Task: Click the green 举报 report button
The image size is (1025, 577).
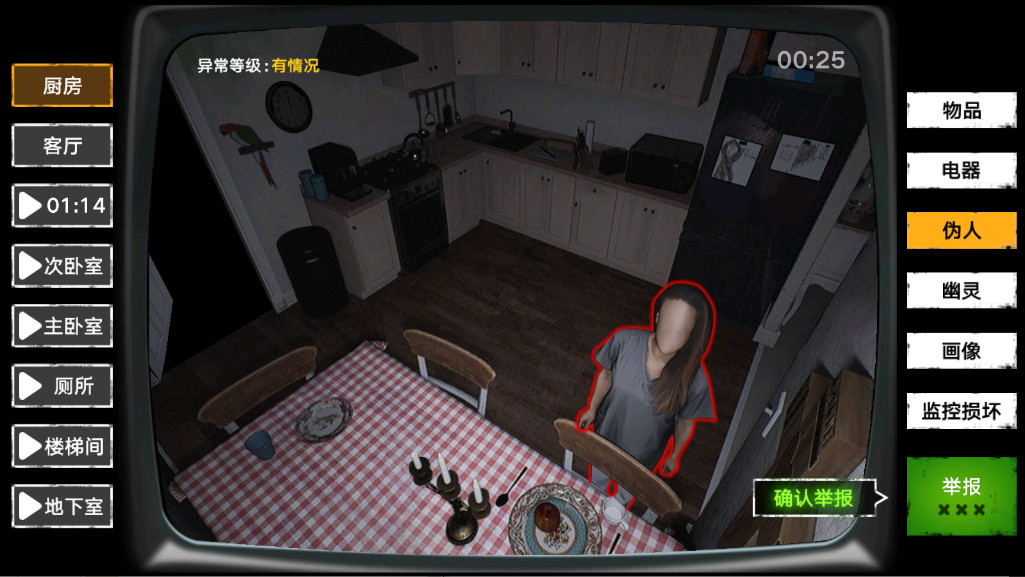Action: (961, 496)
